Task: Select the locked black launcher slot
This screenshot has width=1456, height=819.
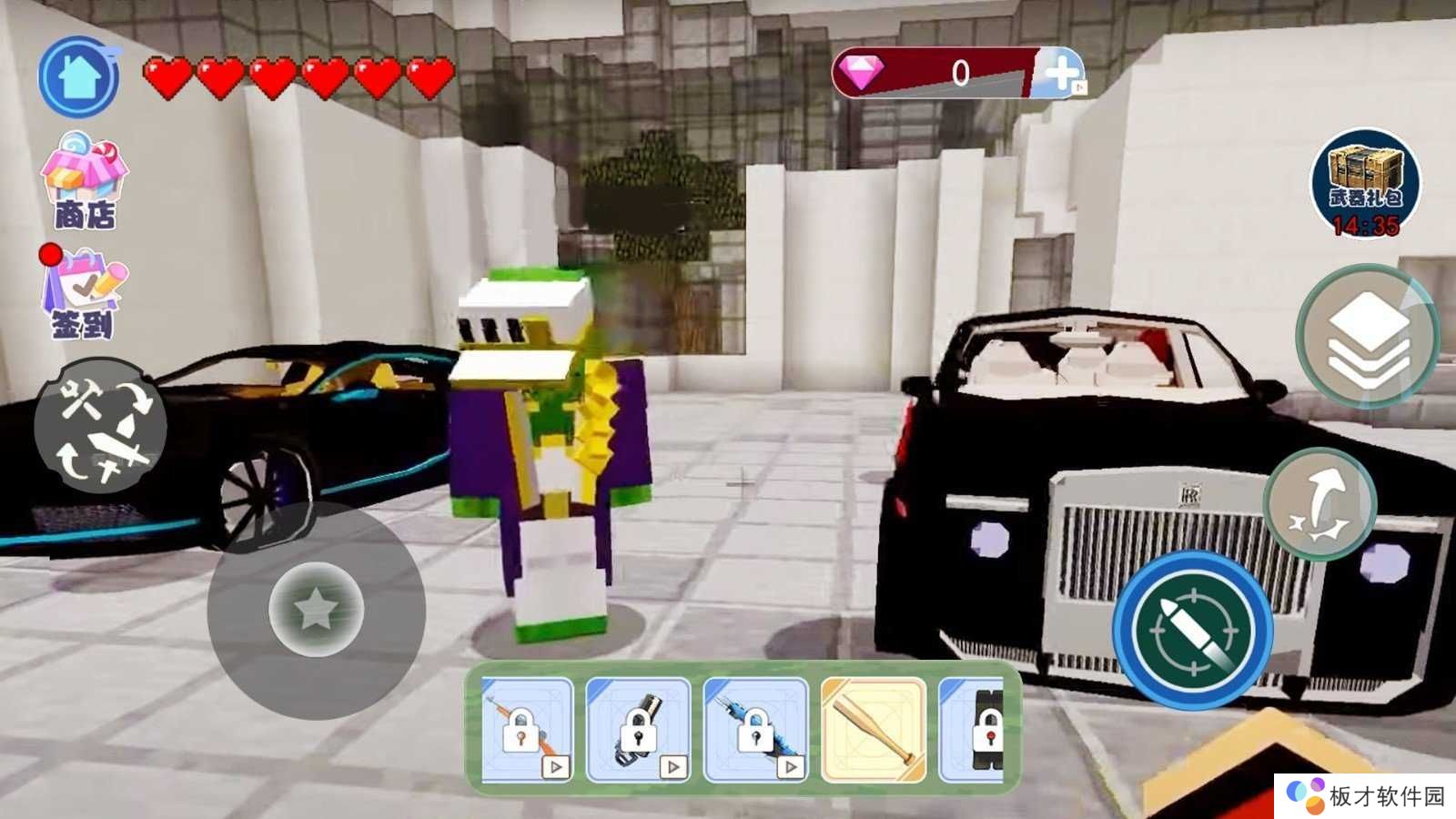Action: (x=638, y=730)
